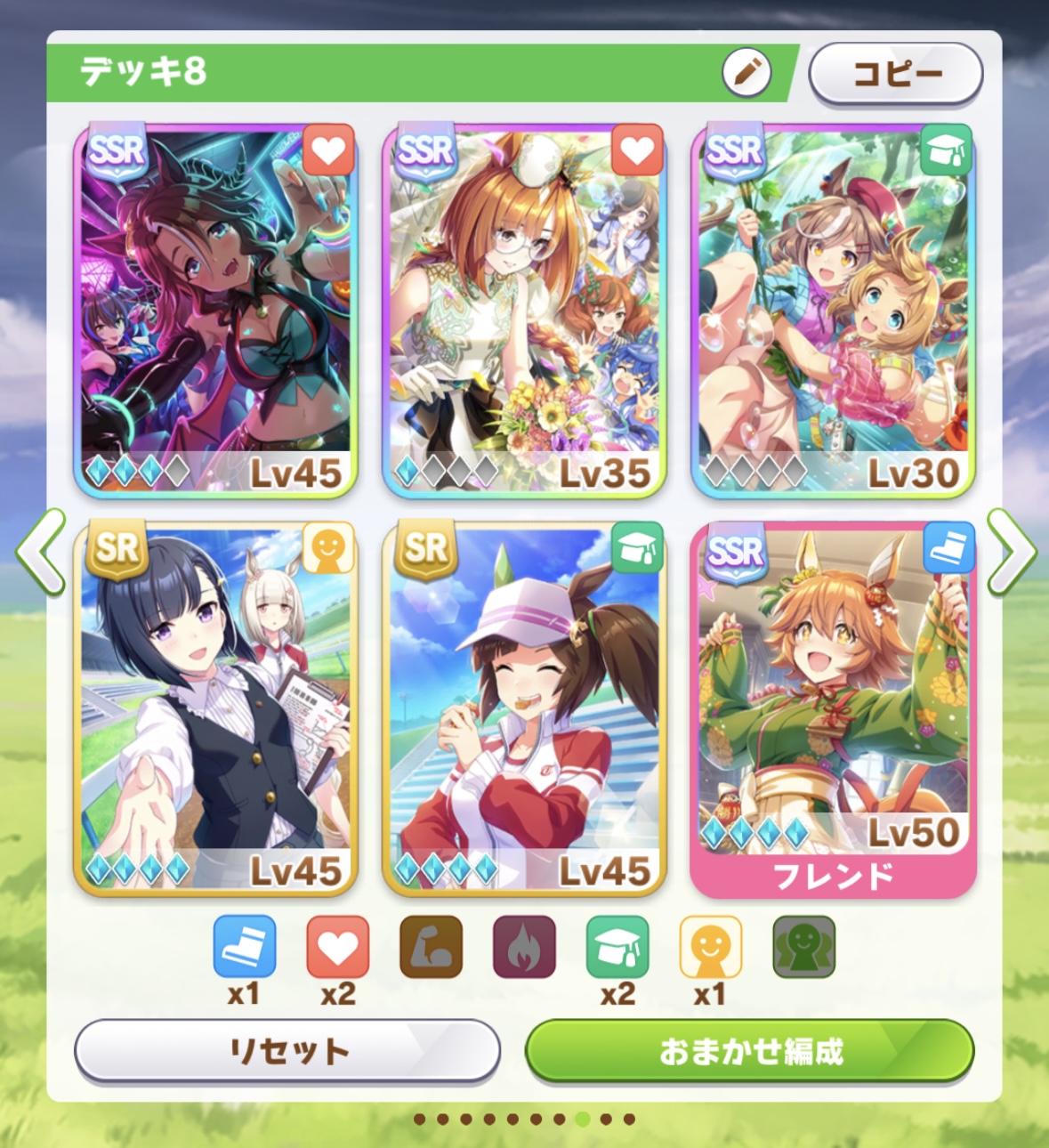Viewport: 1049px width, 1148px height.
Task: Select the orange smiley friend type icon
Action: [x=711, y=947]
